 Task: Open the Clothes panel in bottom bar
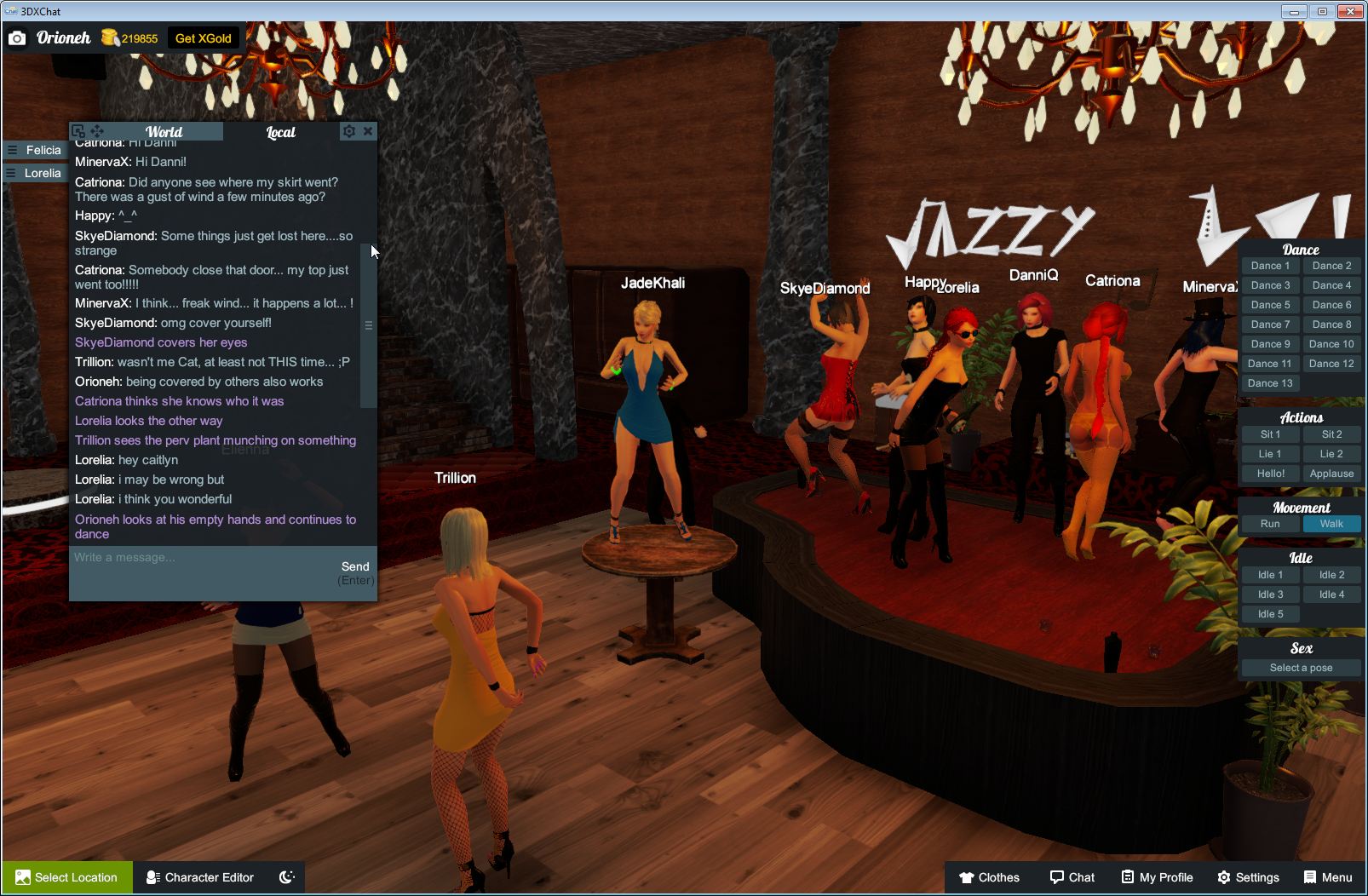pyautogui.click(x=989, y=877)
